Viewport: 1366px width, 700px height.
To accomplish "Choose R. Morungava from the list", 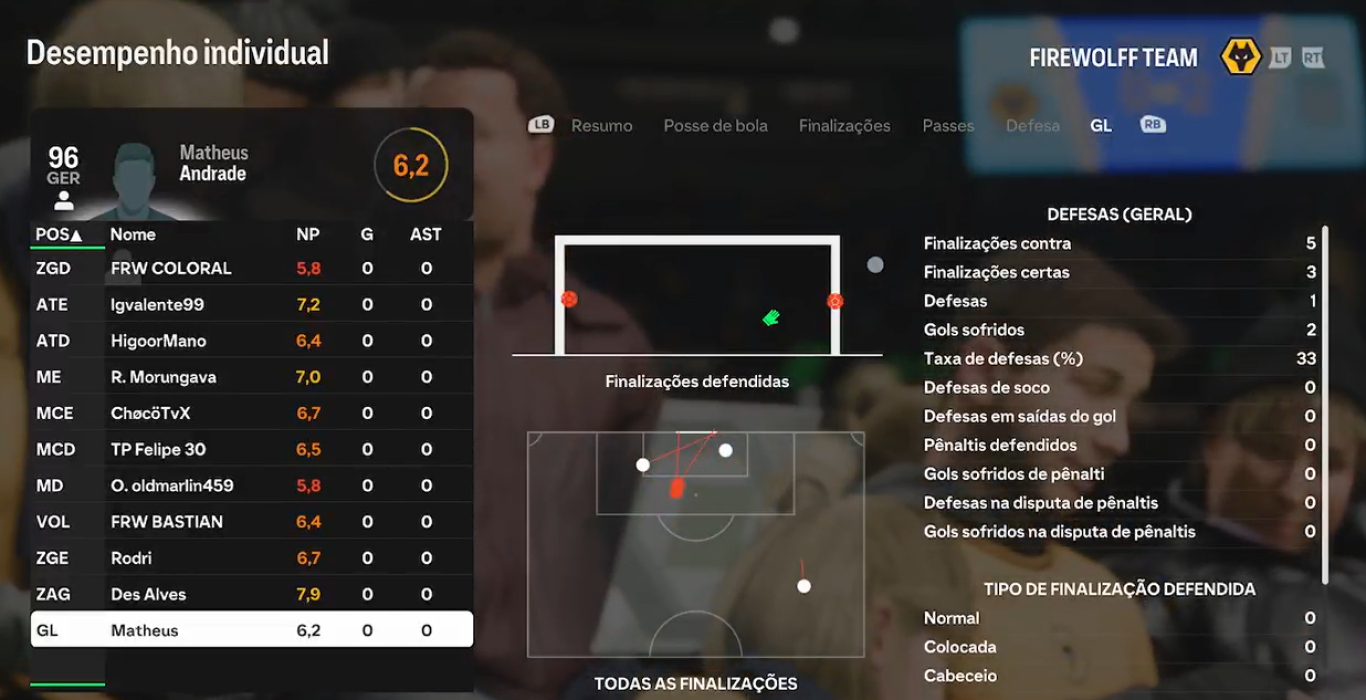I will pos(251,377).
